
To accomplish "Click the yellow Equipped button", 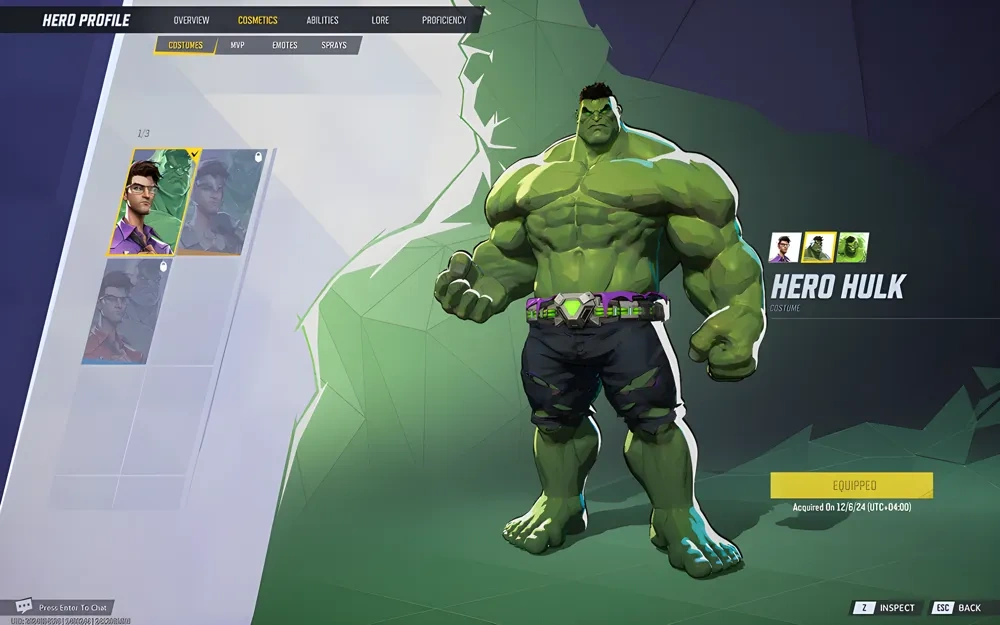I will point(851,485).
